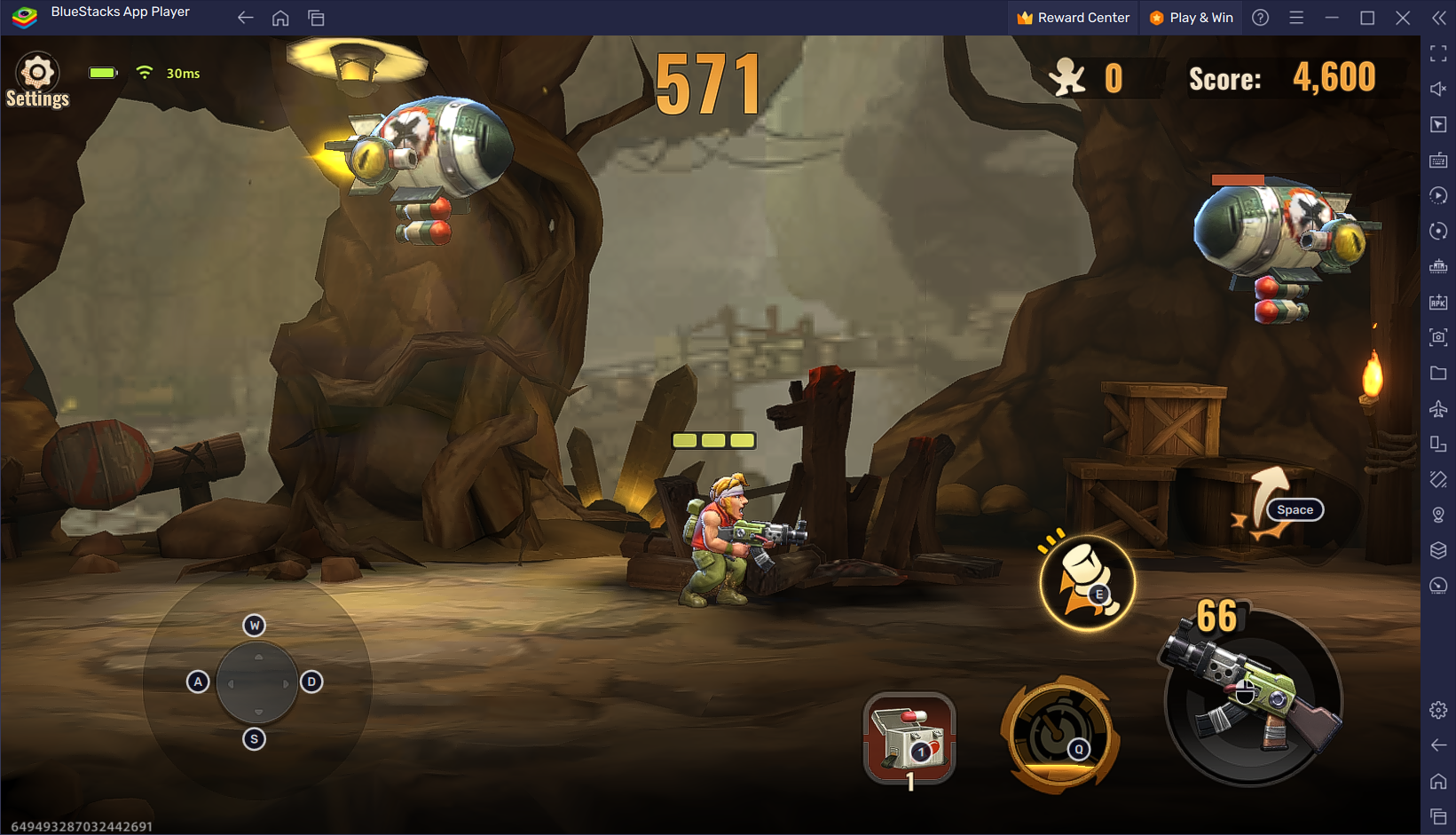Enable fullscreen mode from the sidebar
This screenshot has height=835, width=1456.
pyautogui.click(x=1438, y=53)
